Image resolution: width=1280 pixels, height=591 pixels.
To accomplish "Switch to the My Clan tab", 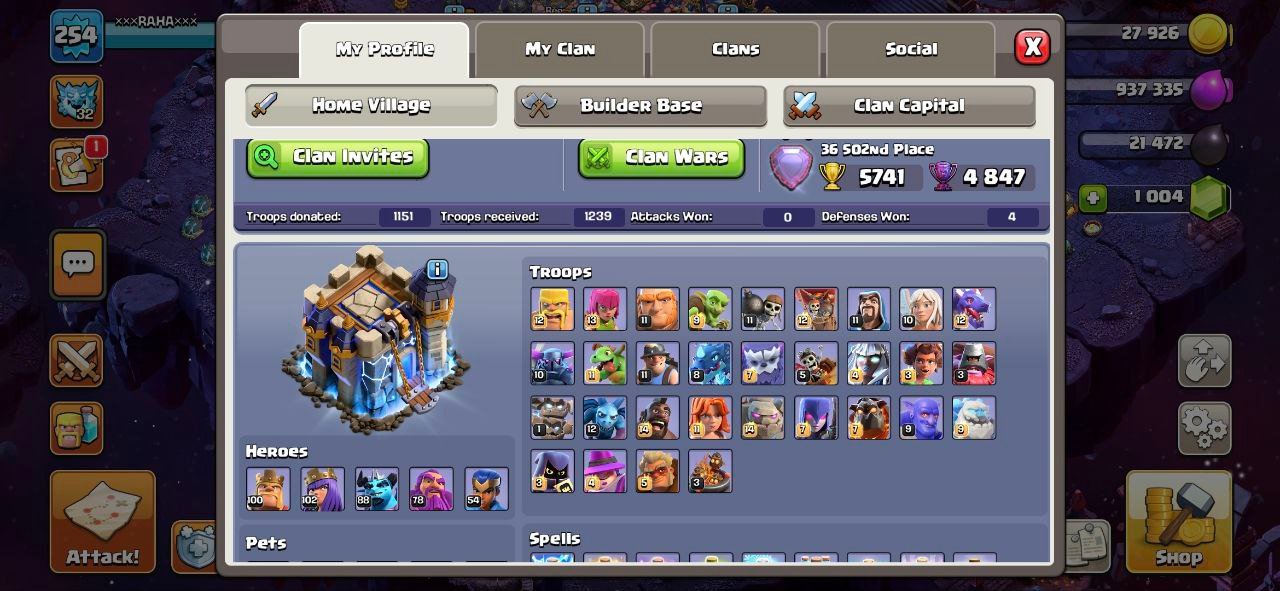I will [x=560, y=49].
